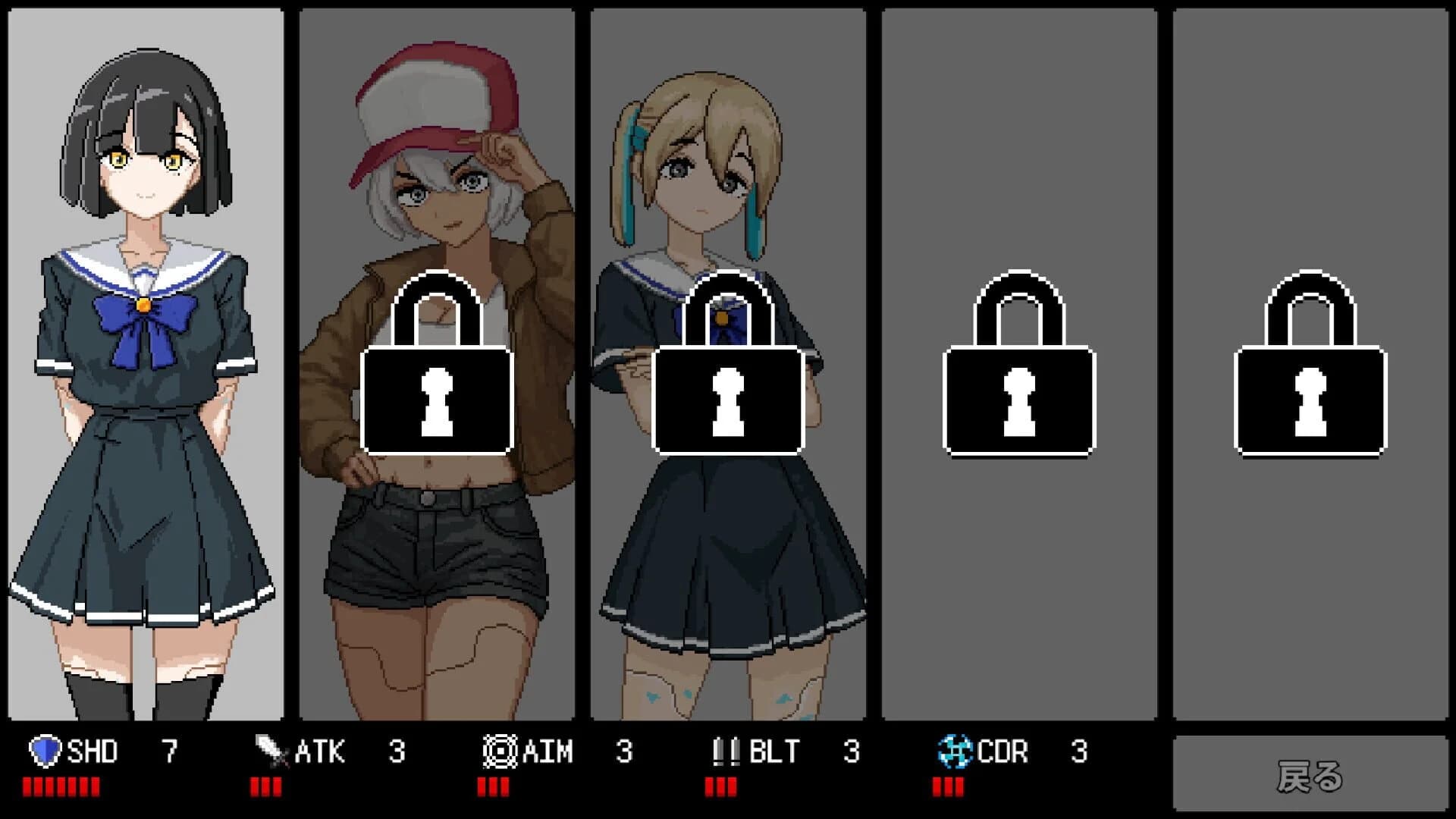Click the crosshair AIM stat icon
Screen dimensions: 1456x819
point(500,752)
